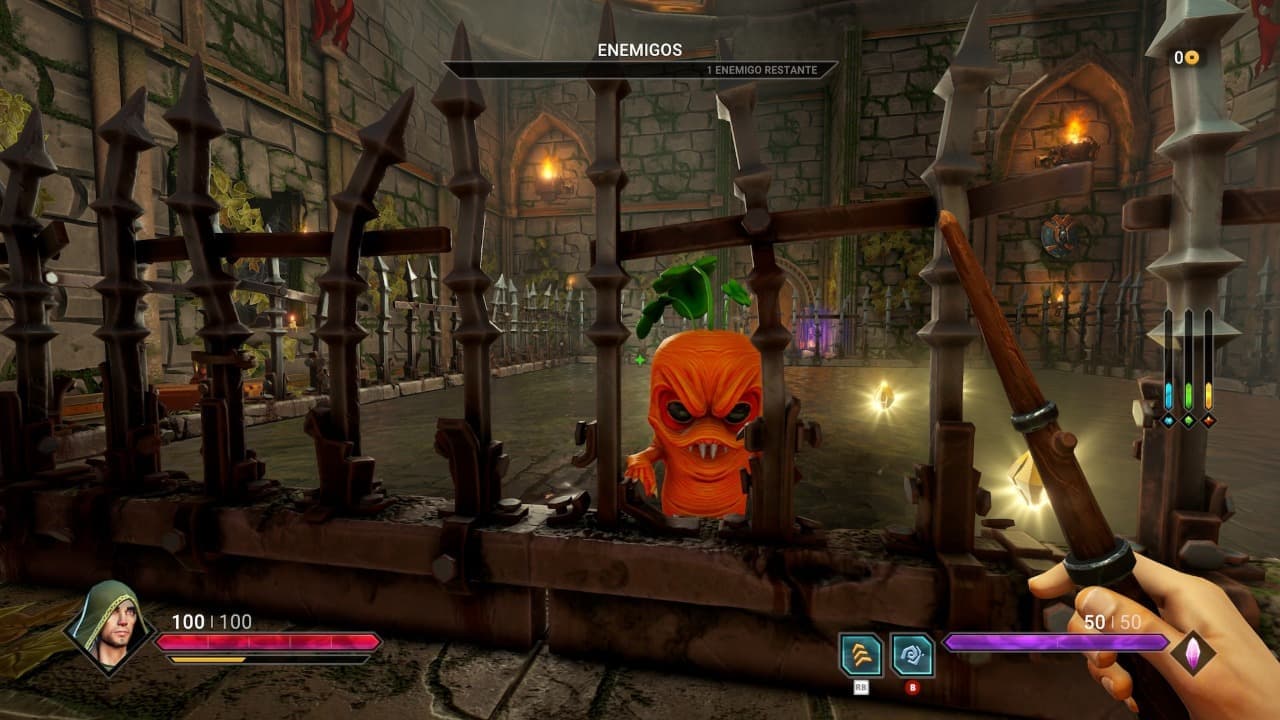
Task: Click the gold coin currency icon
Action: (x=1192, y=58)
